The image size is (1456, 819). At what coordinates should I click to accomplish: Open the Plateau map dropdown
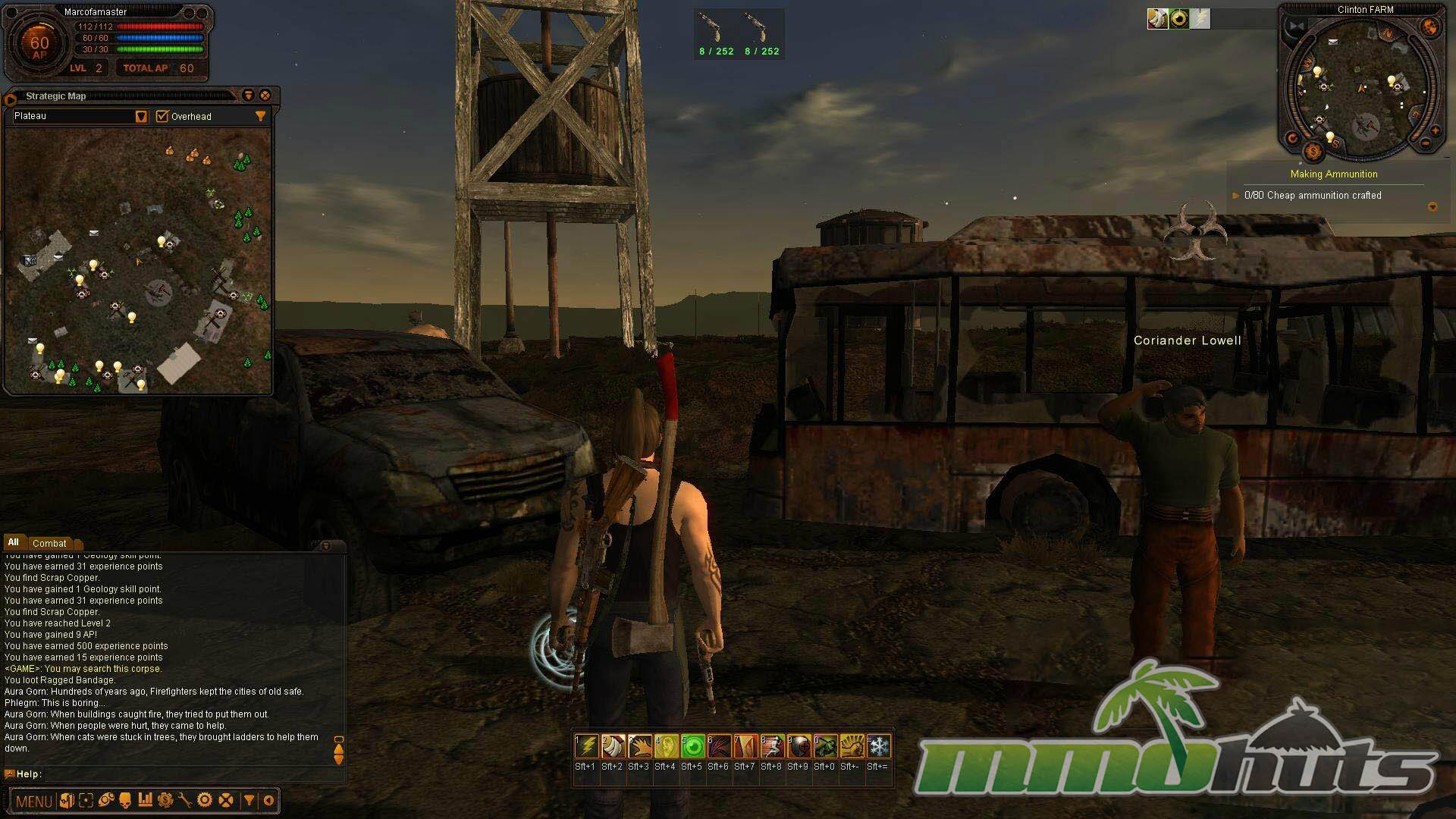click(x=141, y=116)
